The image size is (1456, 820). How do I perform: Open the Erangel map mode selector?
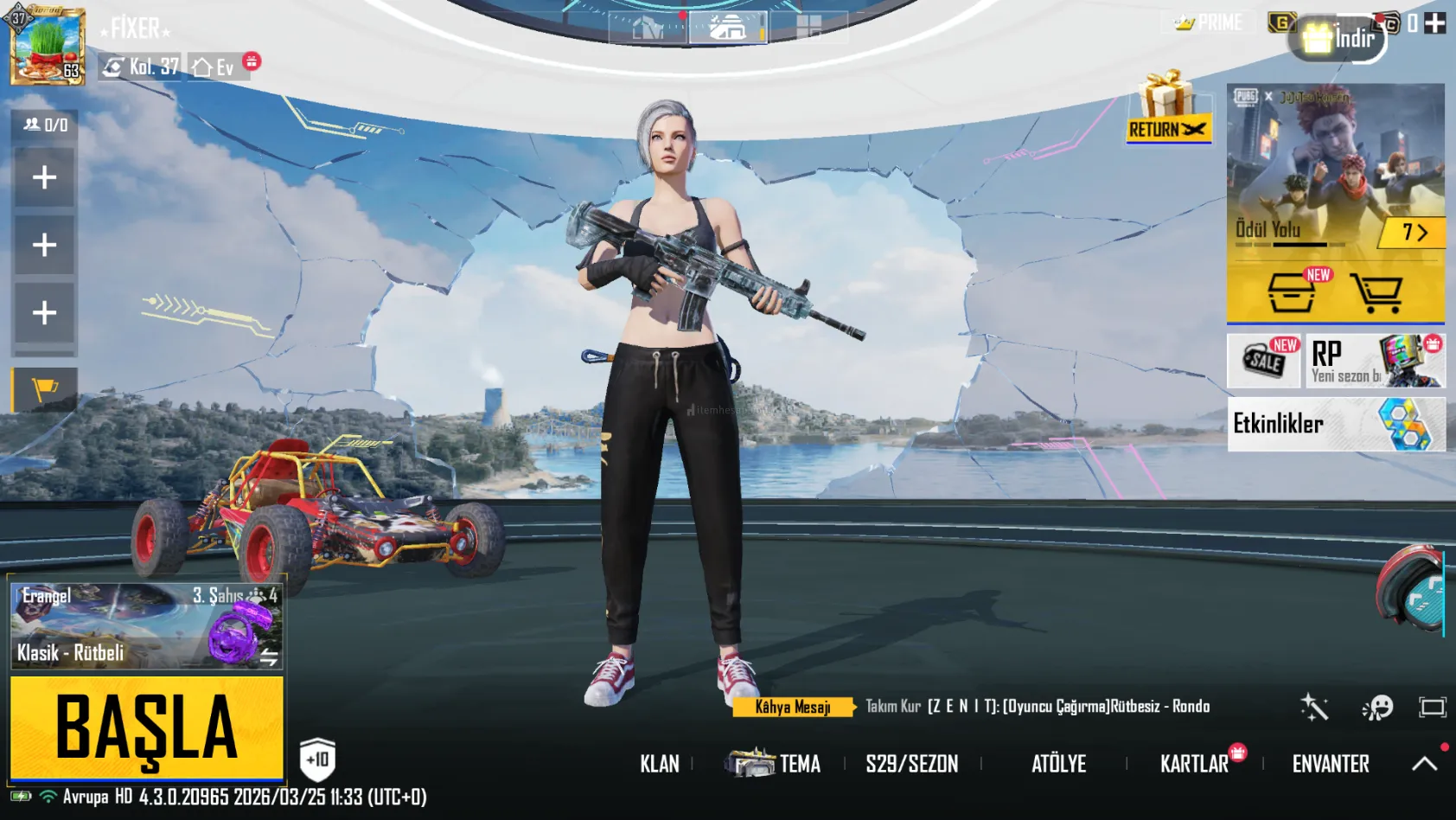click(146, 626)
